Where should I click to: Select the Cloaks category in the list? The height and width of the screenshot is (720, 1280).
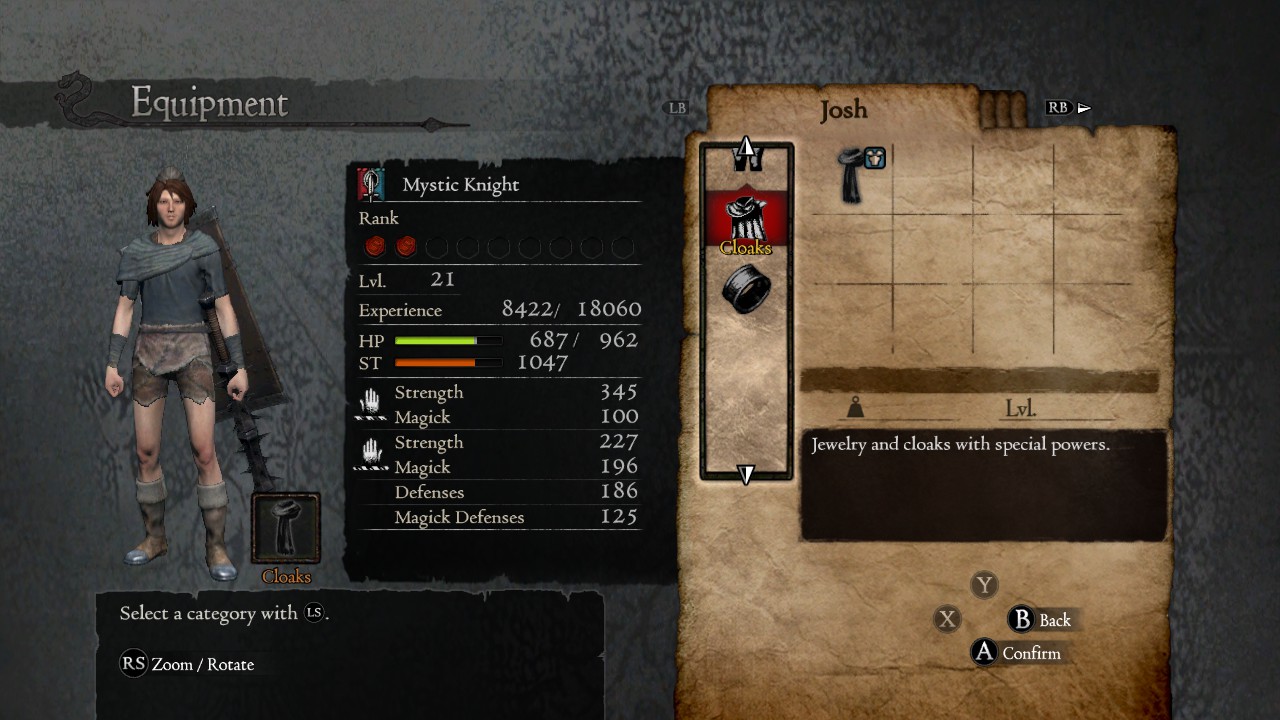click(746, 221)
